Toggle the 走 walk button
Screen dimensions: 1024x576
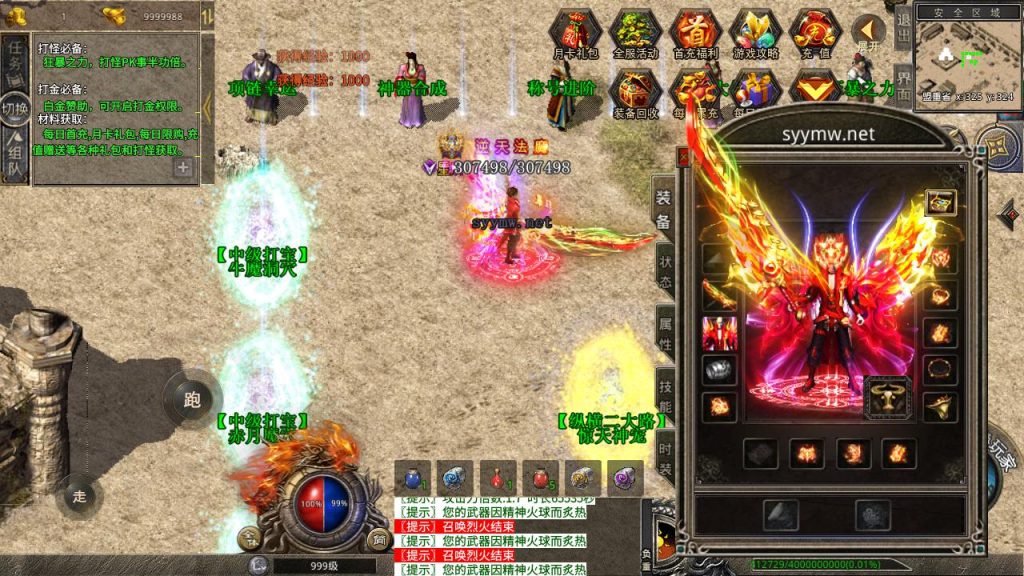tap(80, 494)
